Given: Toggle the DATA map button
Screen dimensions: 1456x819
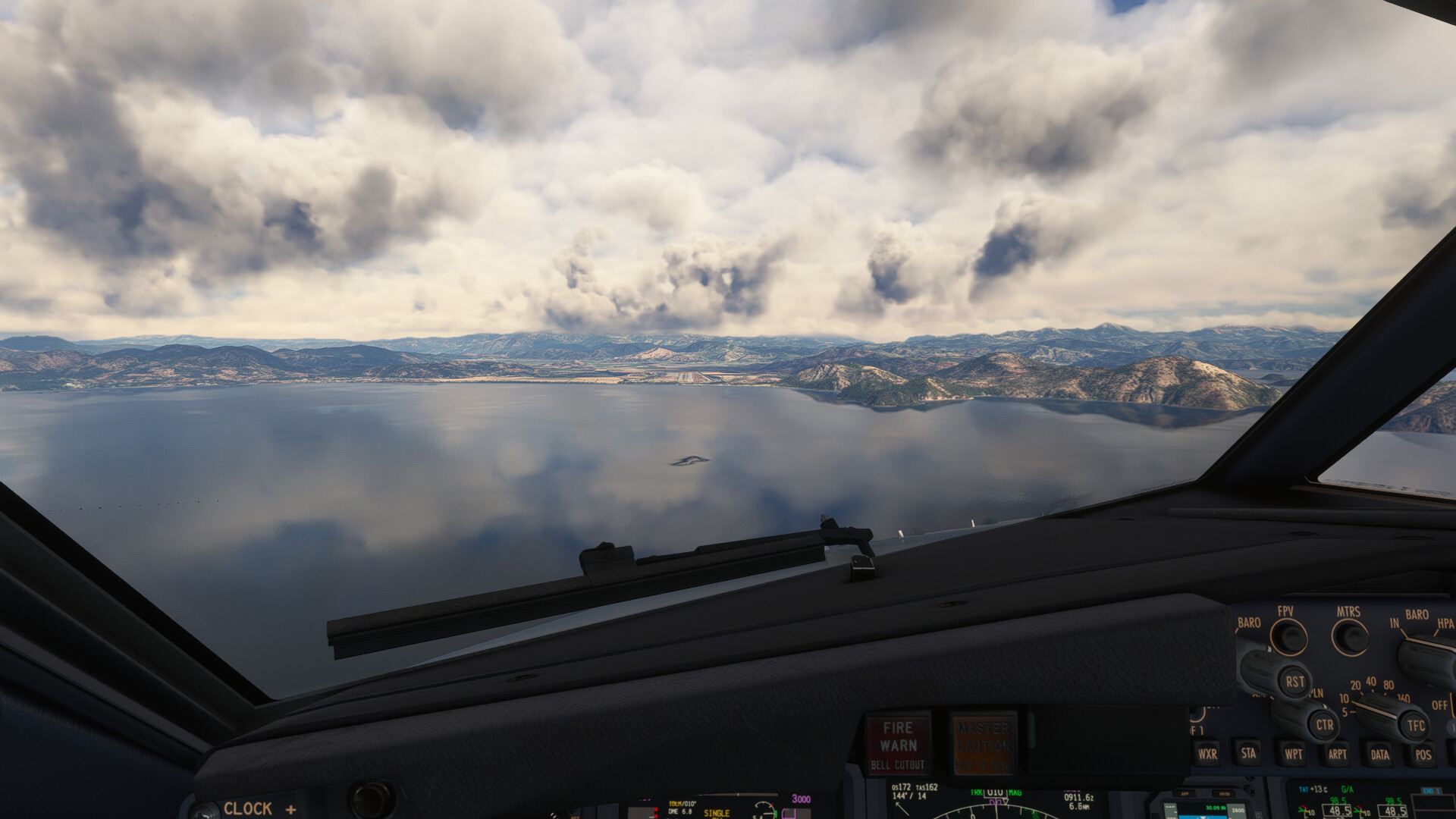Looking at the screenshot, I should click(x=1379, y=754).
